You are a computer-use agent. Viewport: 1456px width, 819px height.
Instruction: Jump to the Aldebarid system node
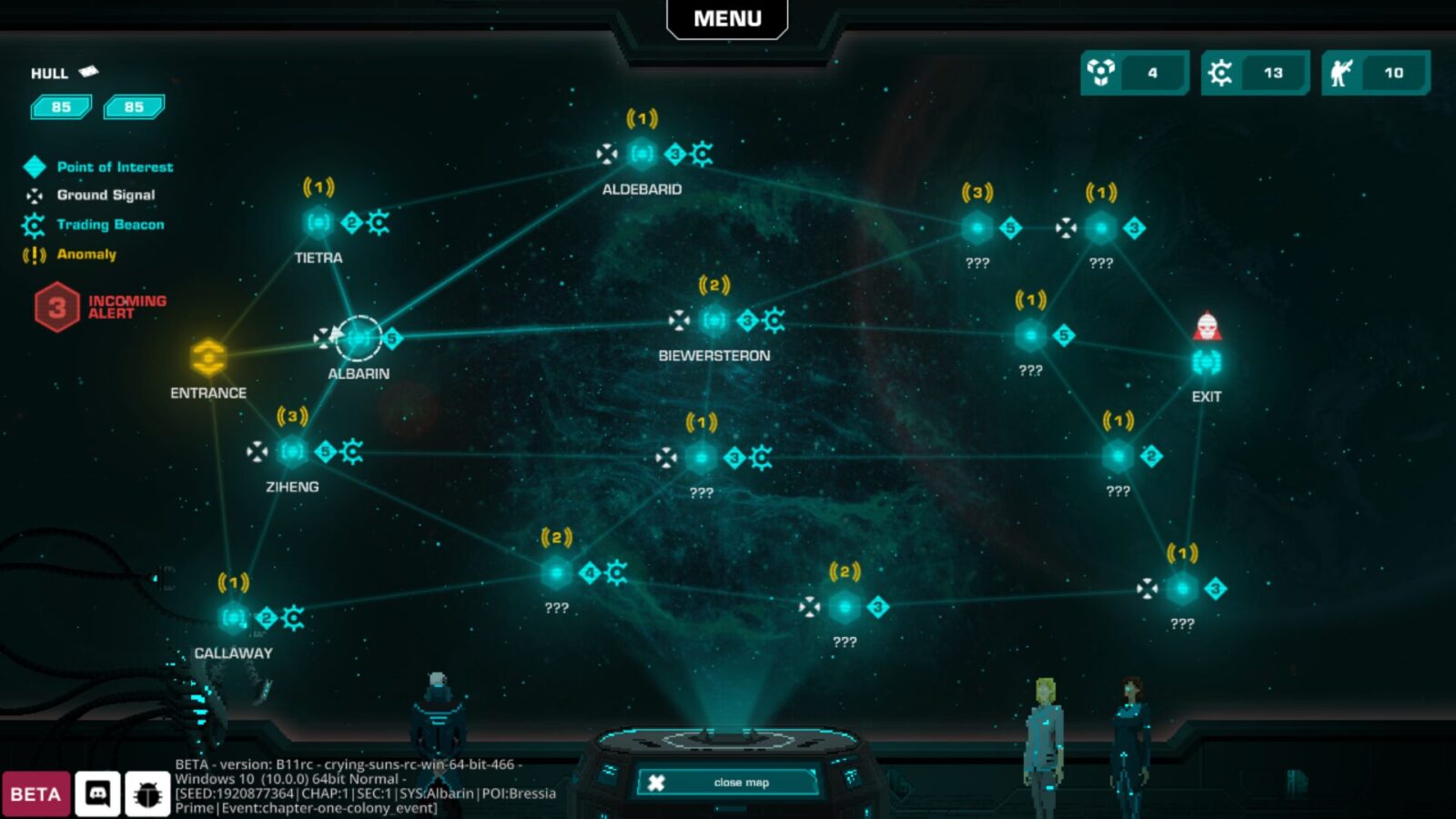642,154
